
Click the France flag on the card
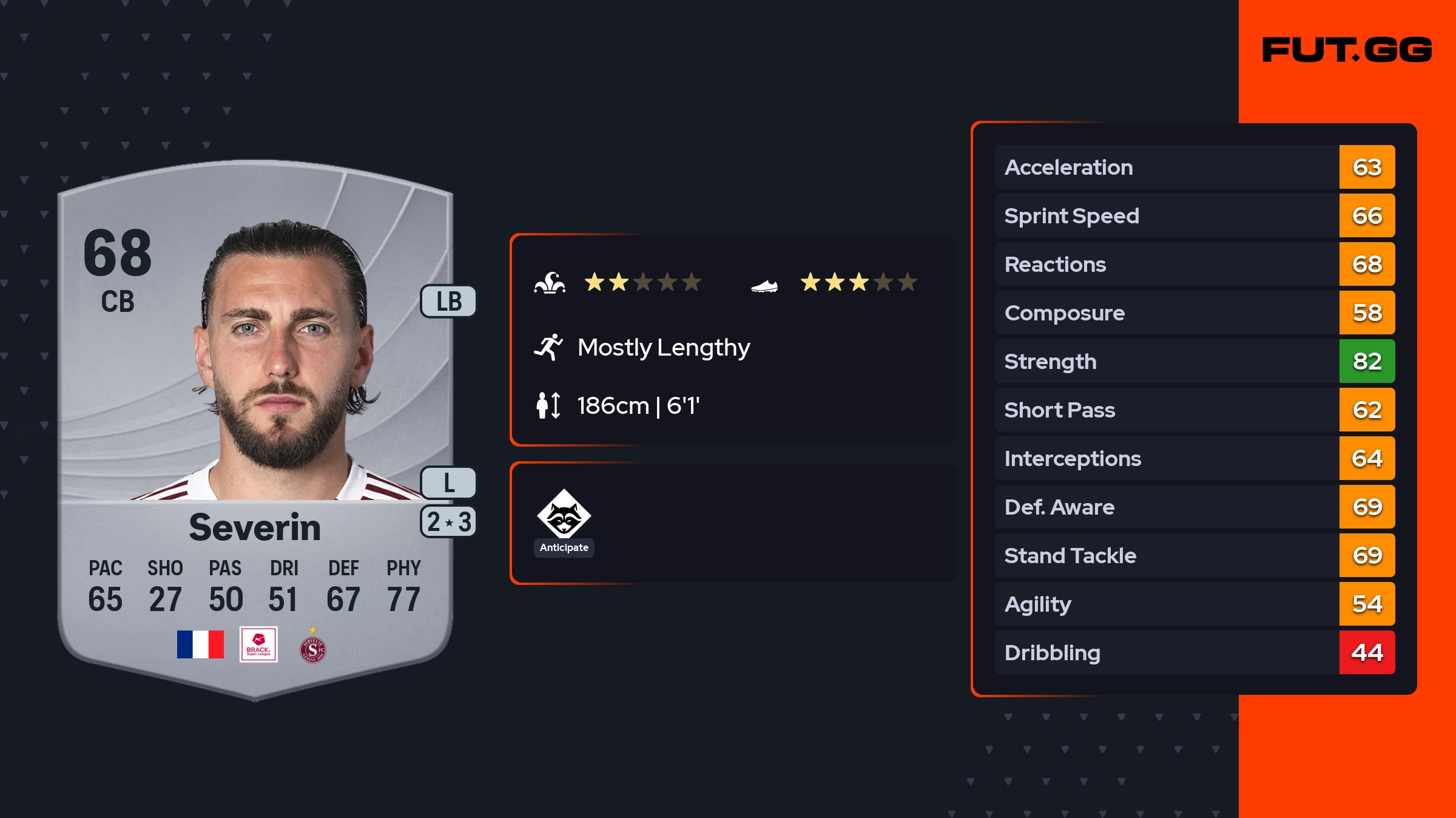click(x=200, y=644)
